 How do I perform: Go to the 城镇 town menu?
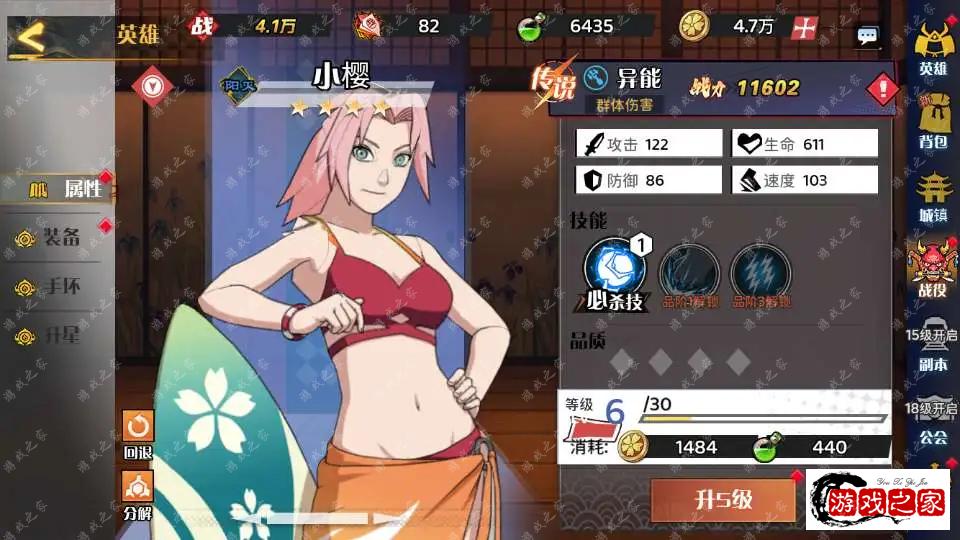click(932, 196)
